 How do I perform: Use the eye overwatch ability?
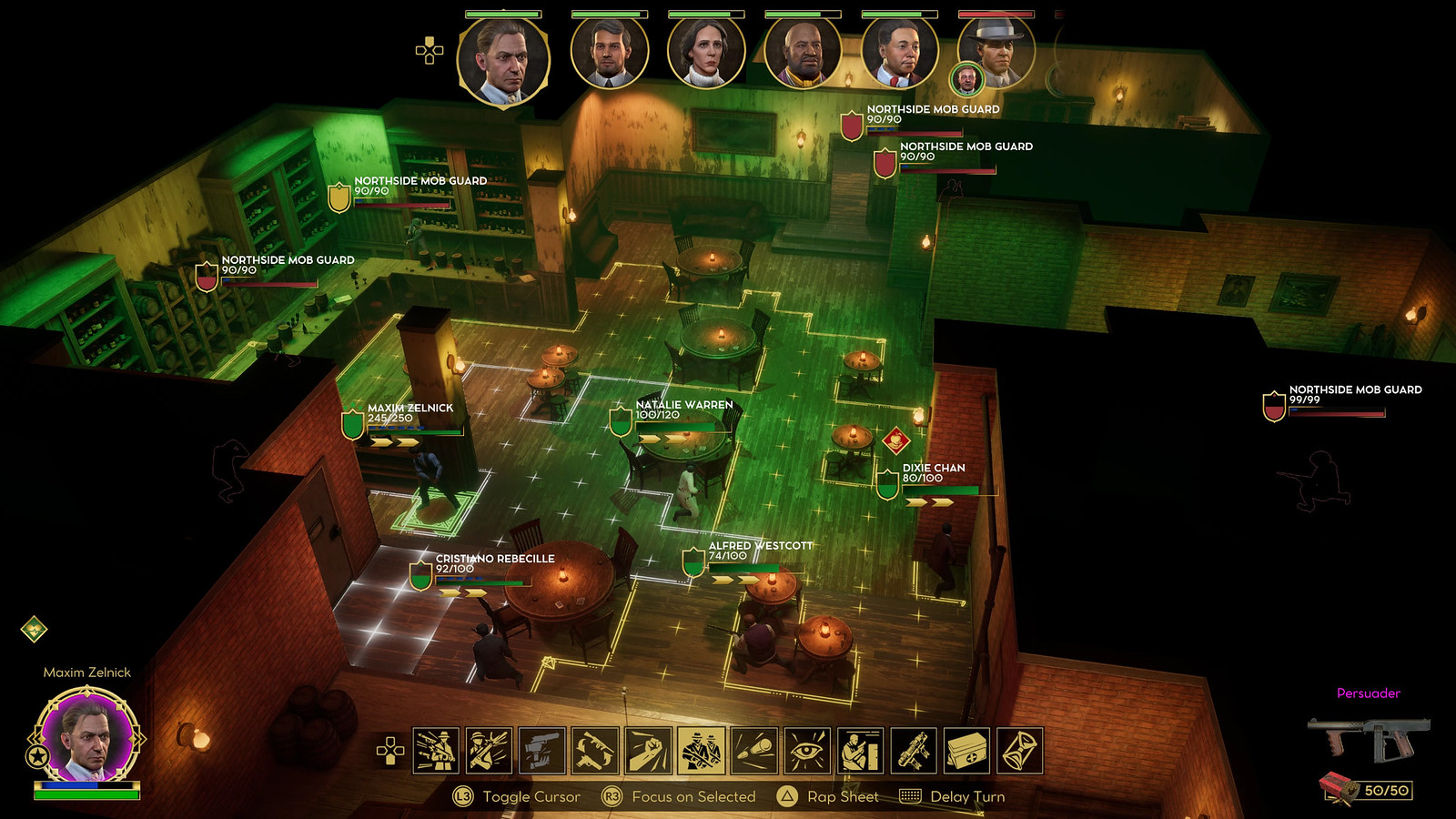[807, 751]
